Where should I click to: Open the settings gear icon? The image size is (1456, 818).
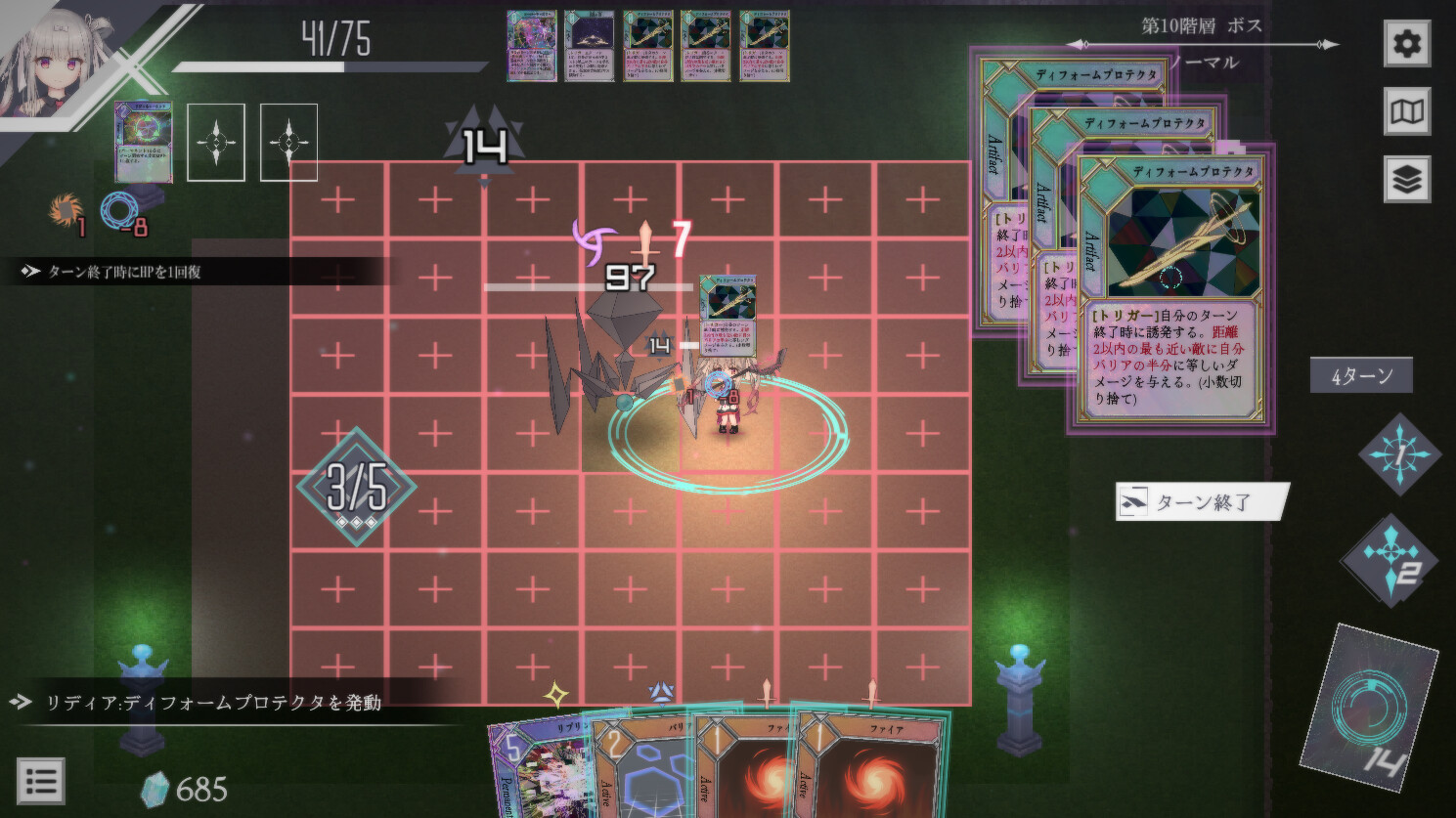(x=1408, y=43)
